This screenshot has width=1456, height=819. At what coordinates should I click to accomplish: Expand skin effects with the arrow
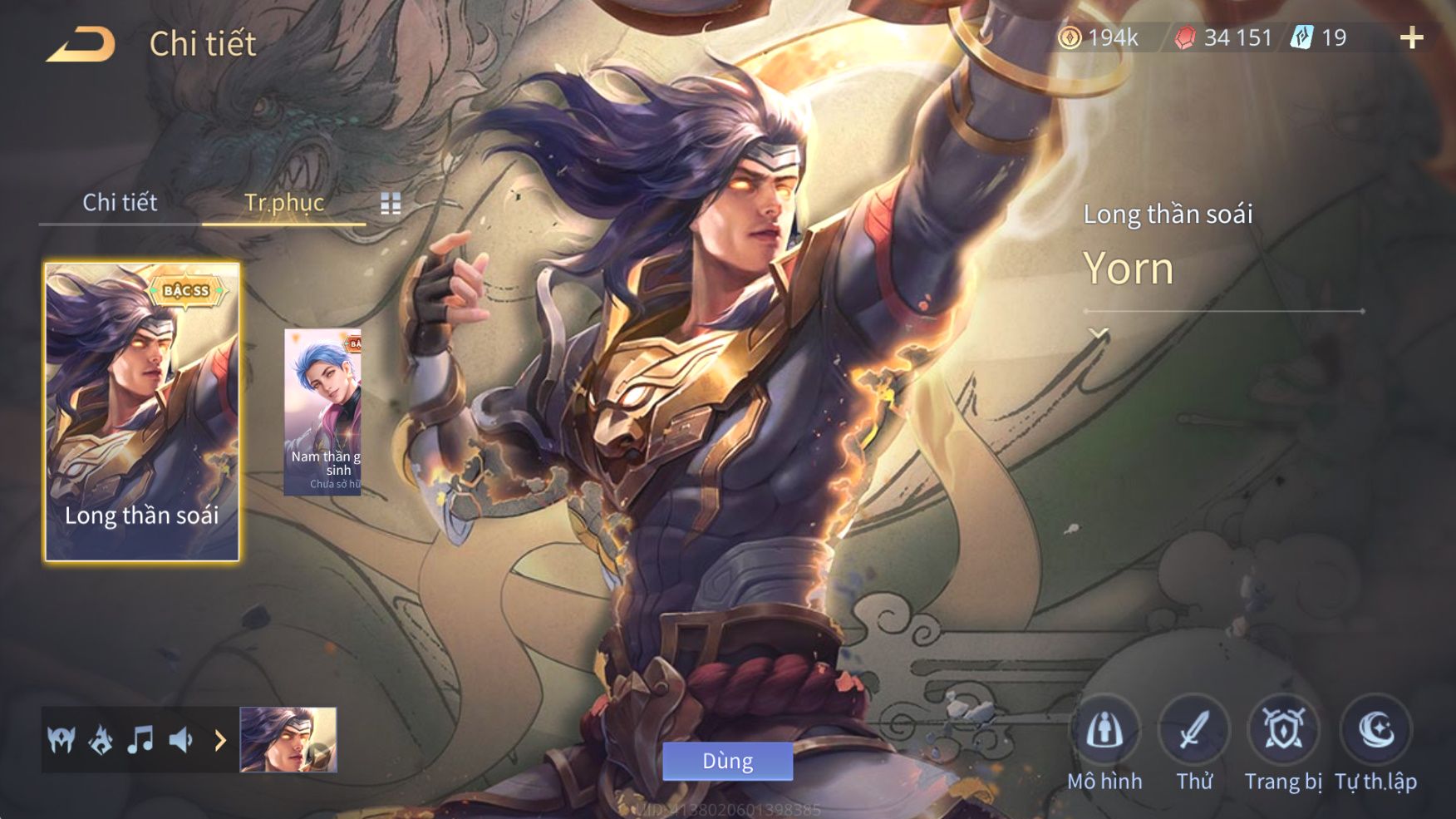220,740
